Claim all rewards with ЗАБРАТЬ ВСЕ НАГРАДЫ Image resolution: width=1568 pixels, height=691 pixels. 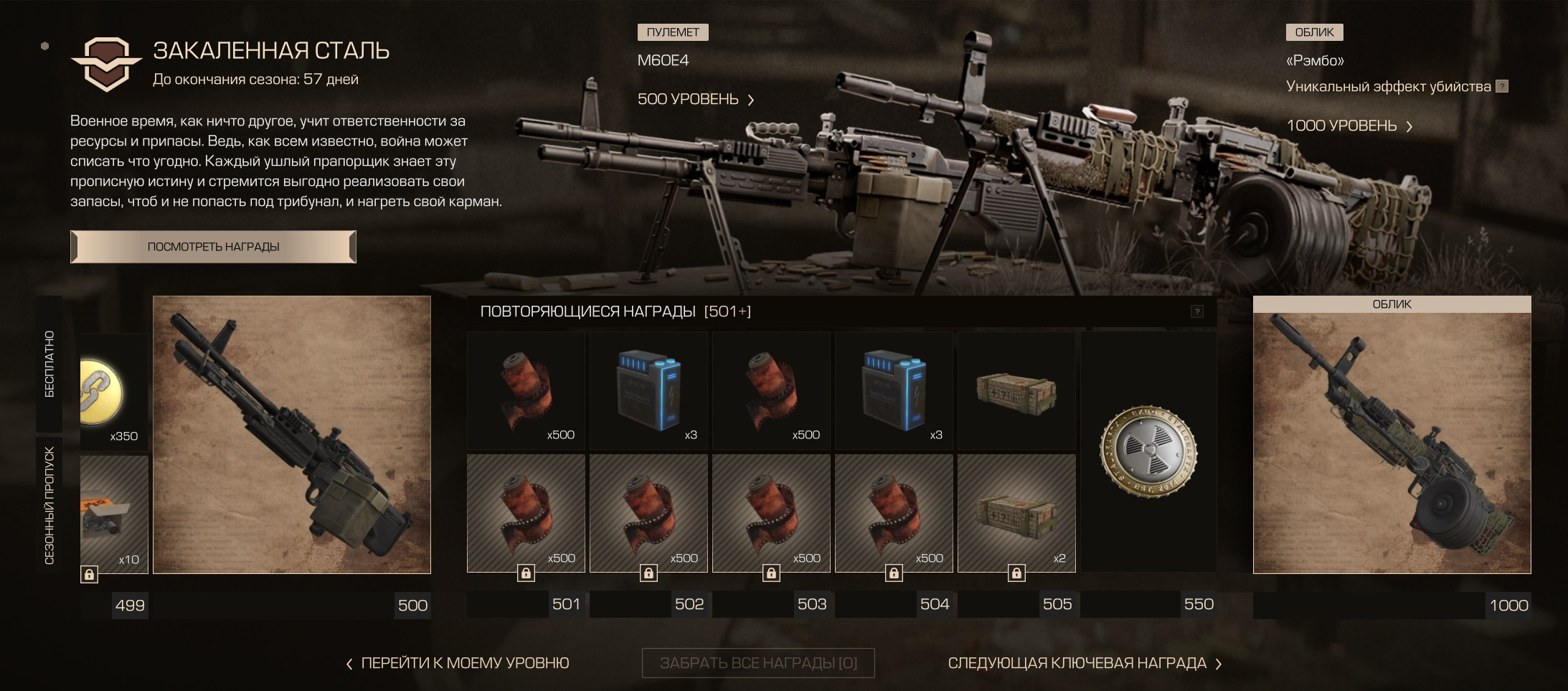pos(758,664)
